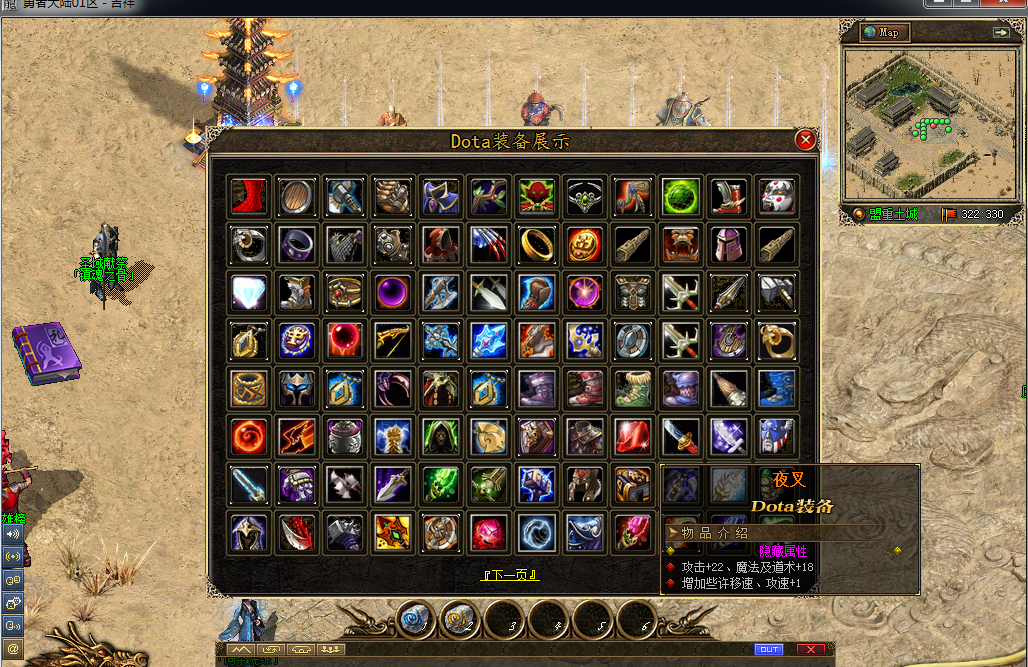Go to next page via 下一页 link

point(511,575)
